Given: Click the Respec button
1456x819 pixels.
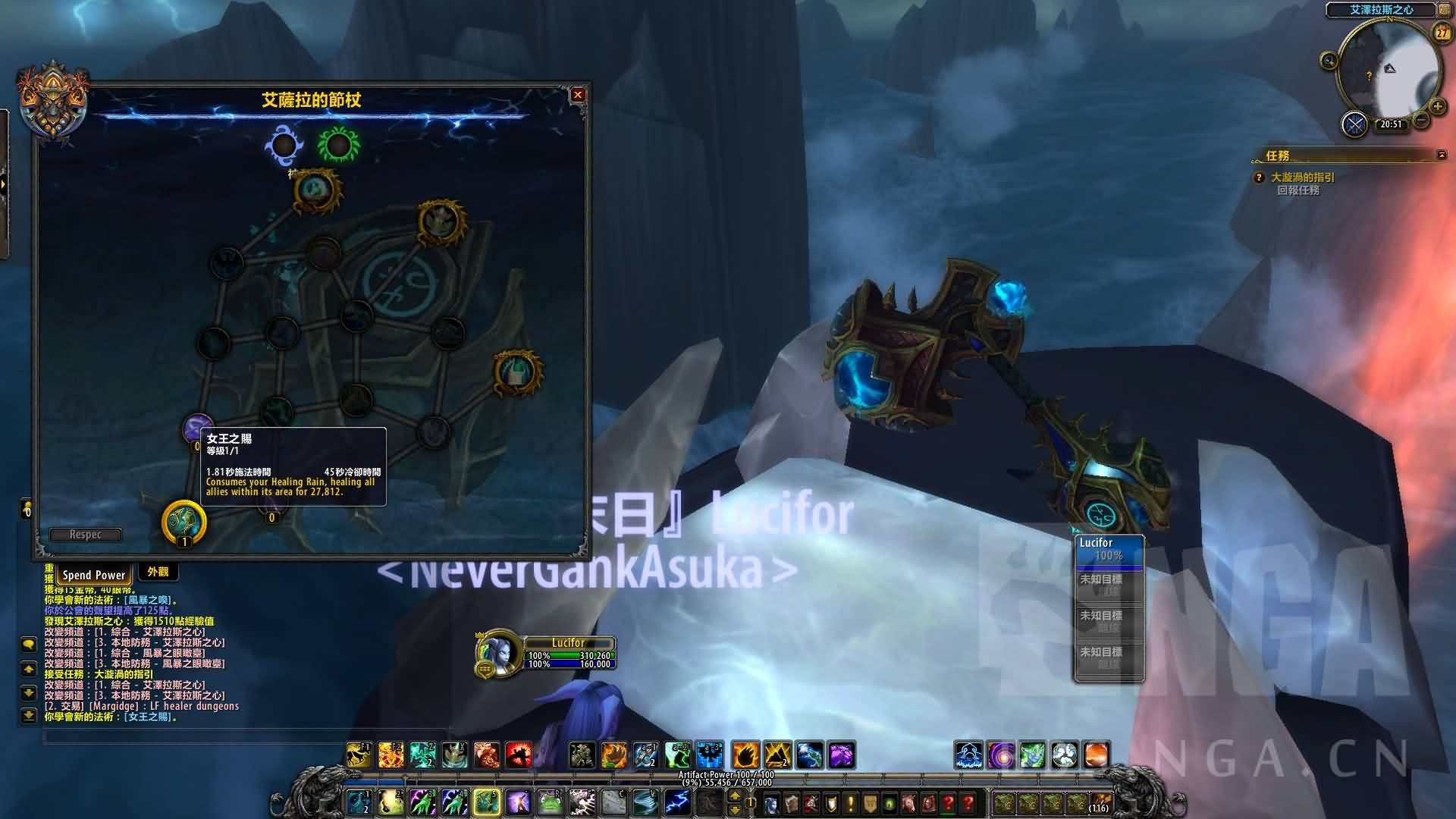Looking at the screenshot, I should click(x=85, y=535).
